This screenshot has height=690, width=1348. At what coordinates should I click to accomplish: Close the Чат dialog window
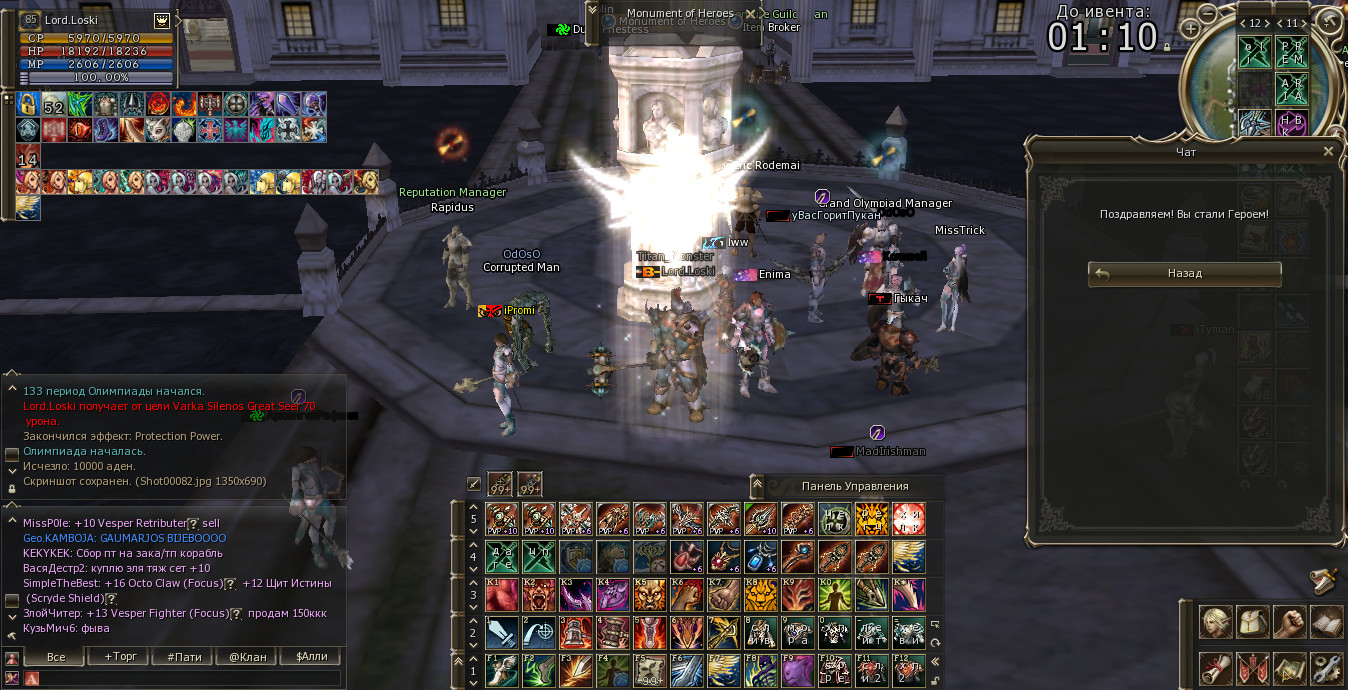(x=1328, y=152)
